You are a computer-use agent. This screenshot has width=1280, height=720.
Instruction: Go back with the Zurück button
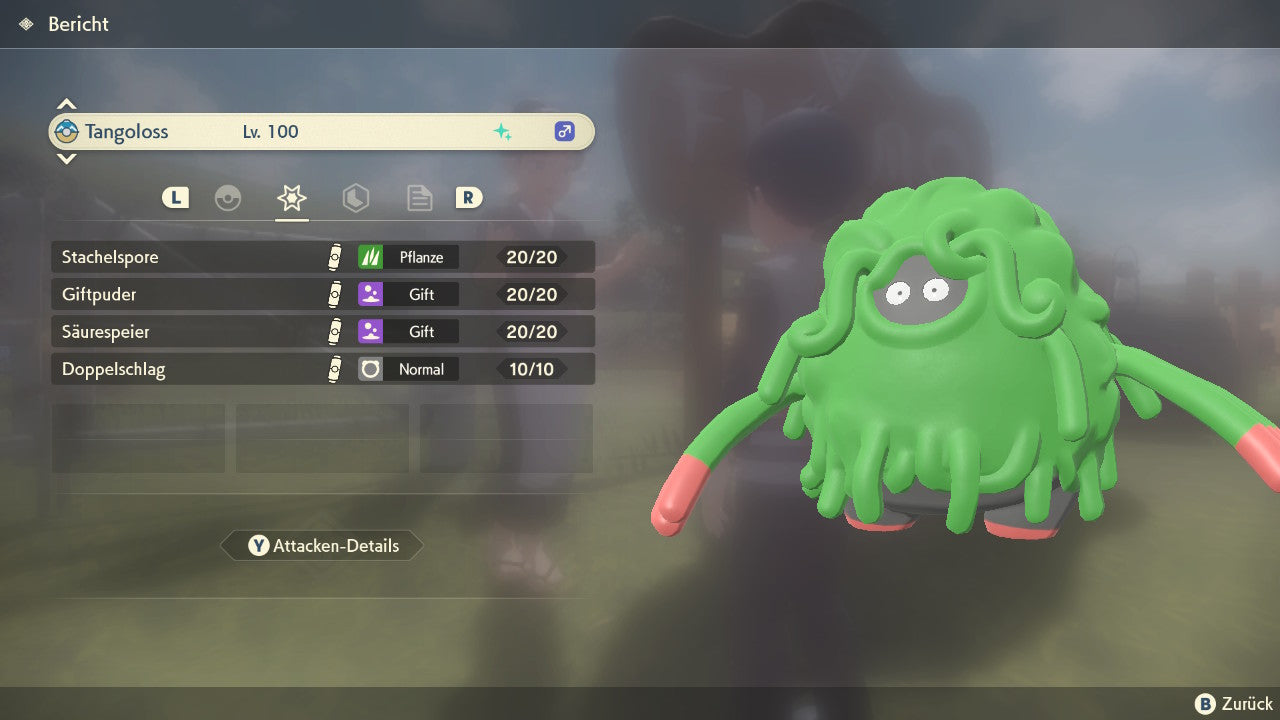(1234, 704)
